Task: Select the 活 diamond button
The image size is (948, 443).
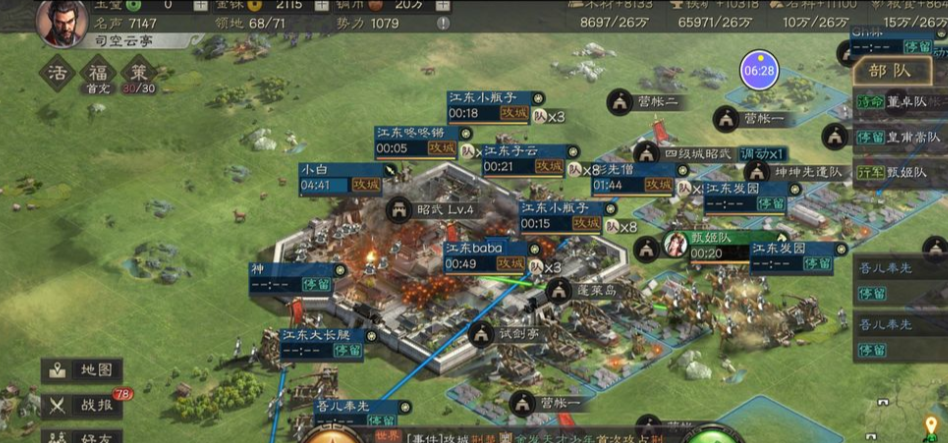Action: tap(59, 74)
